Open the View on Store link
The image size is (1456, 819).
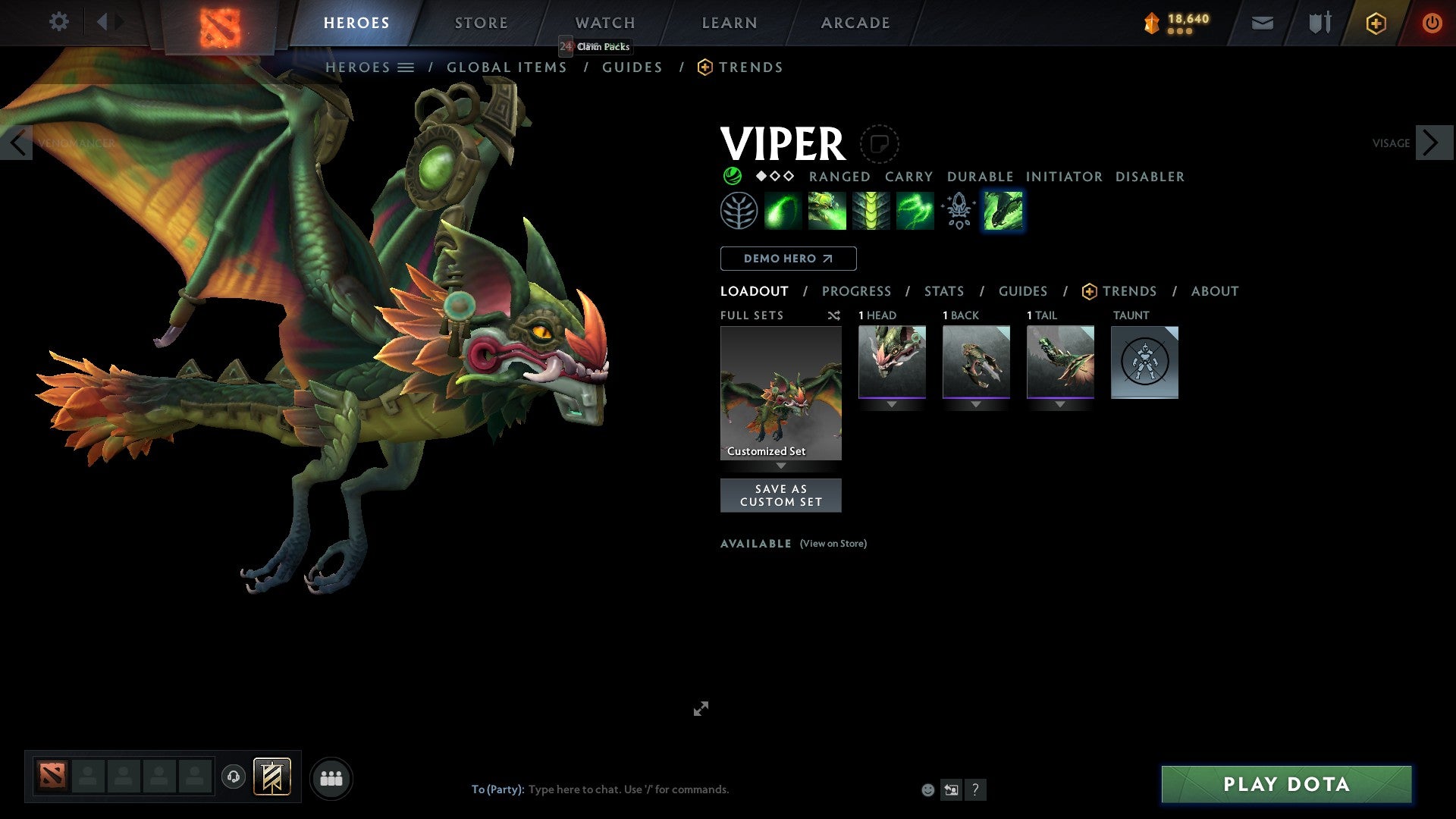(x=833, y=544)
